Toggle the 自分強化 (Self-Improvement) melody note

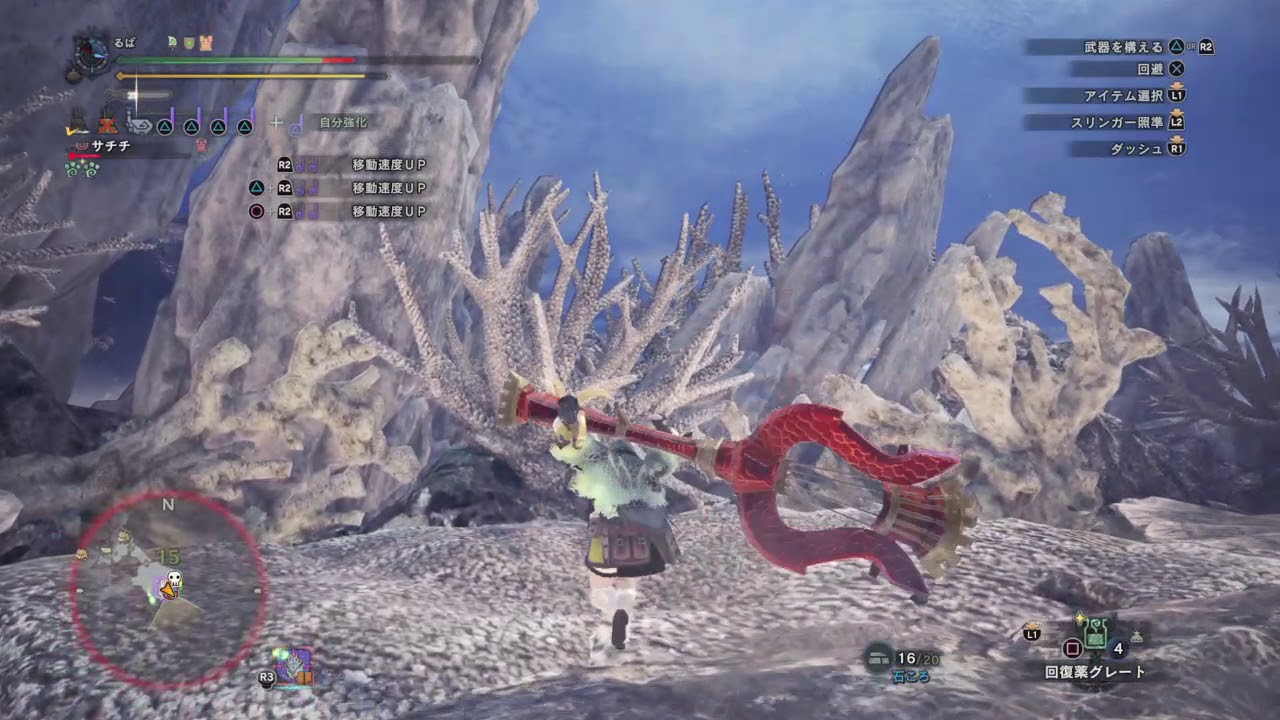click(x=296, y=127)
